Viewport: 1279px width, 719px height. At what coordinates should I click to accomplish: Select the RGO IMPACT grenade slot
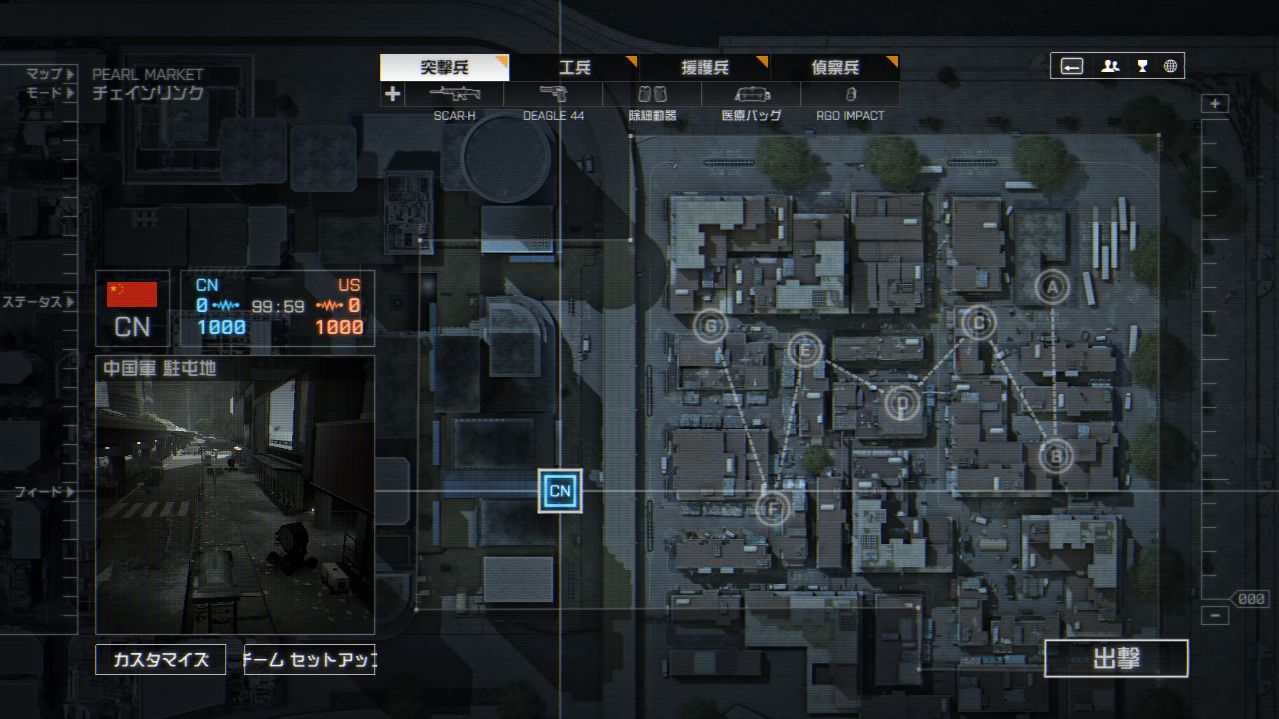coord(850,95)
